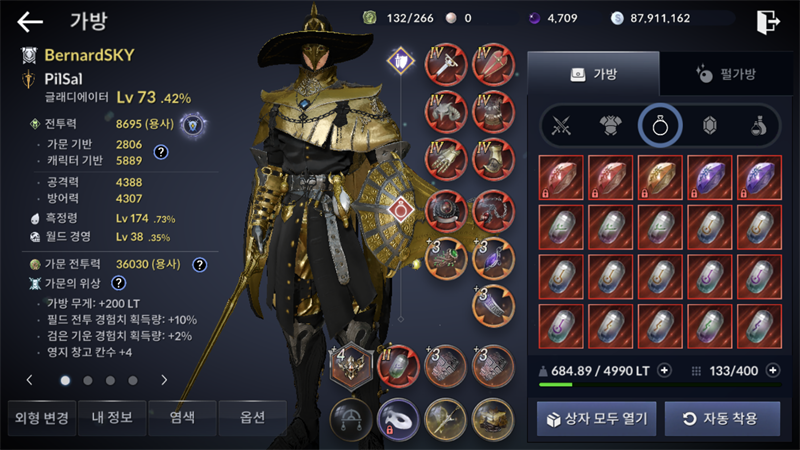Add inventory slots with plus button

point(772,370)
